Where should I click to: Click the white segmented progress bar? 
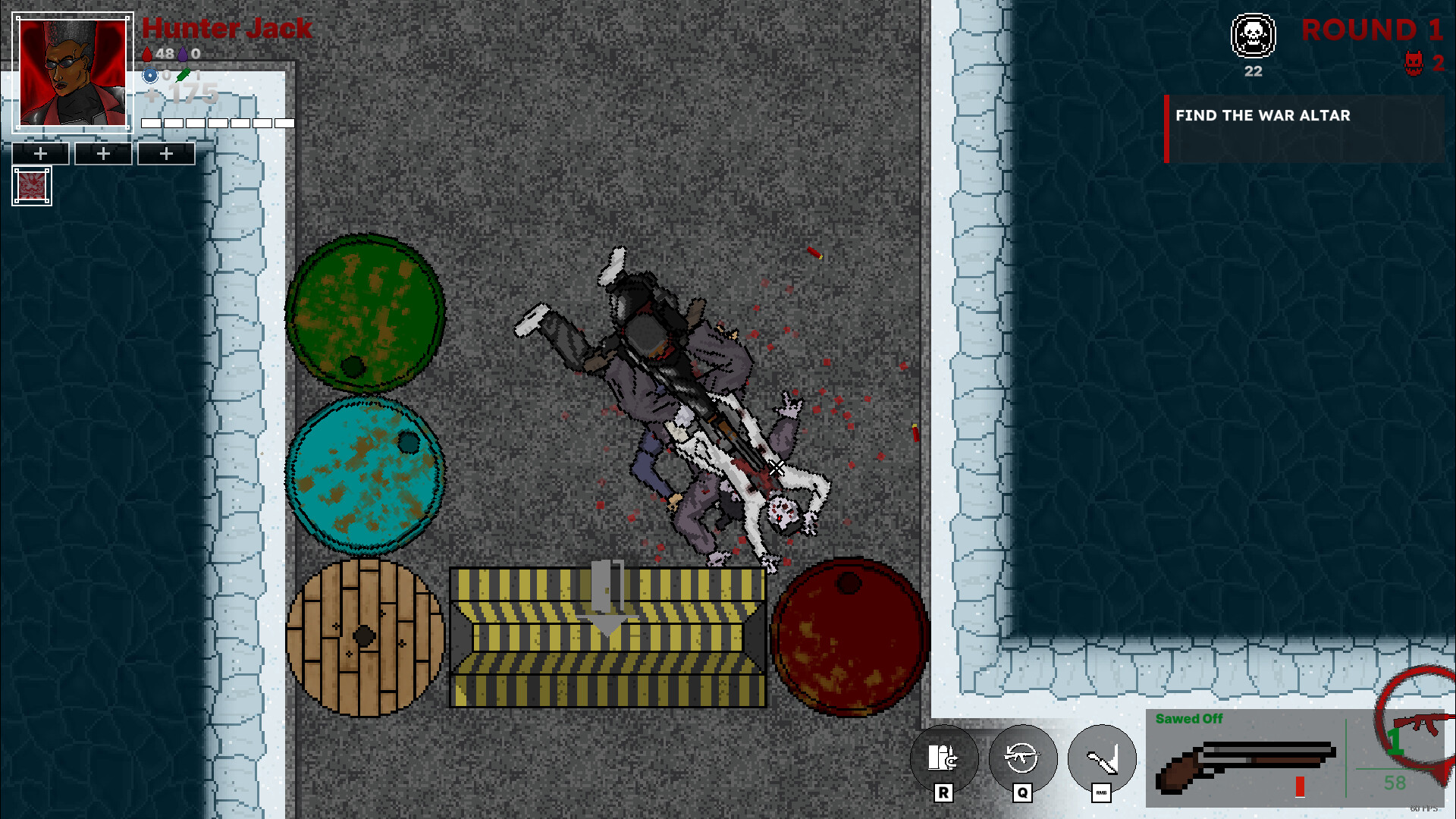click(218, 122)
